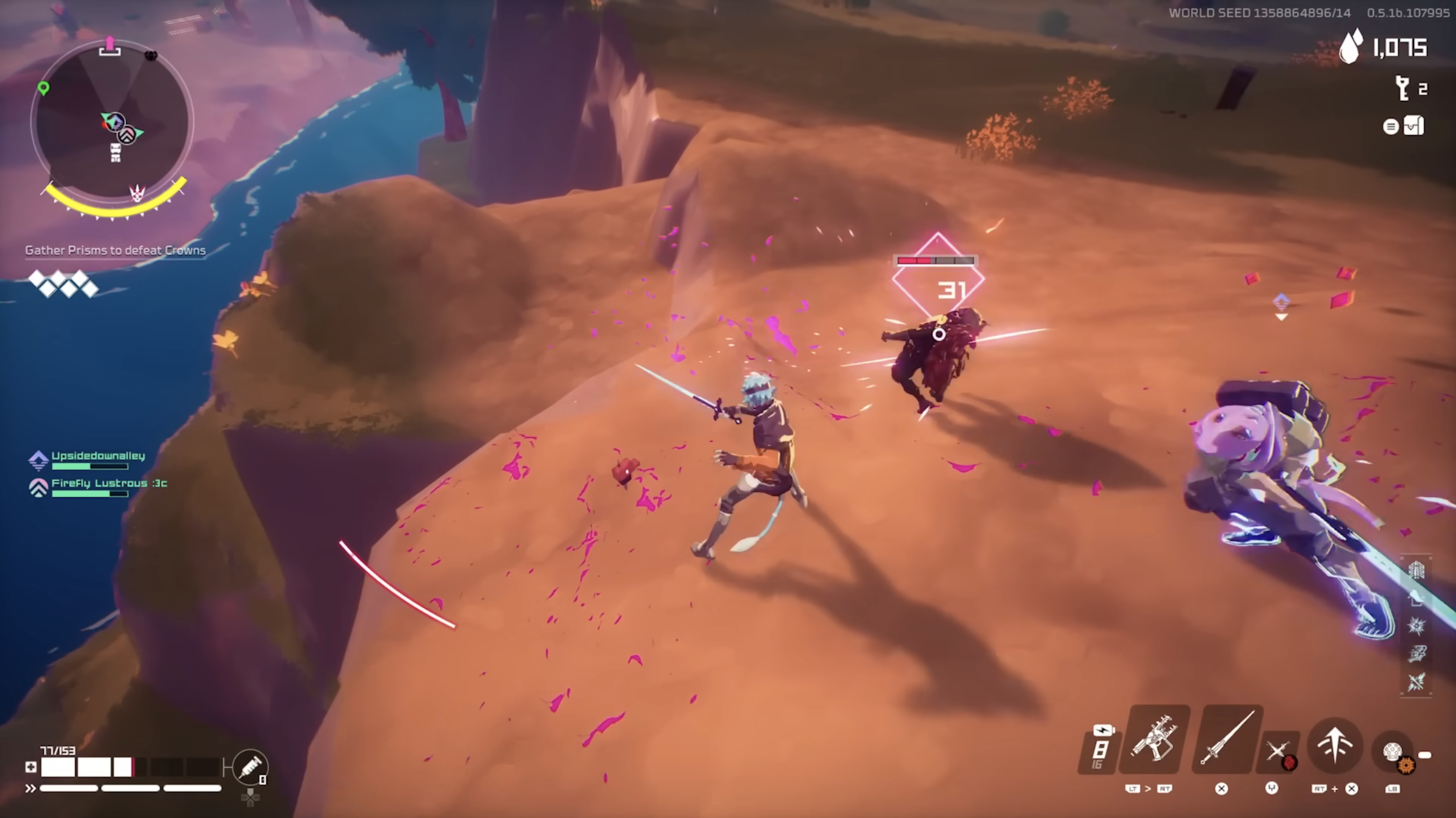Image resolution: width=1456 pixels, height=818 pixels.
Task: Select teammate Upsidedownalley in party list
Action: coord(98,456)
